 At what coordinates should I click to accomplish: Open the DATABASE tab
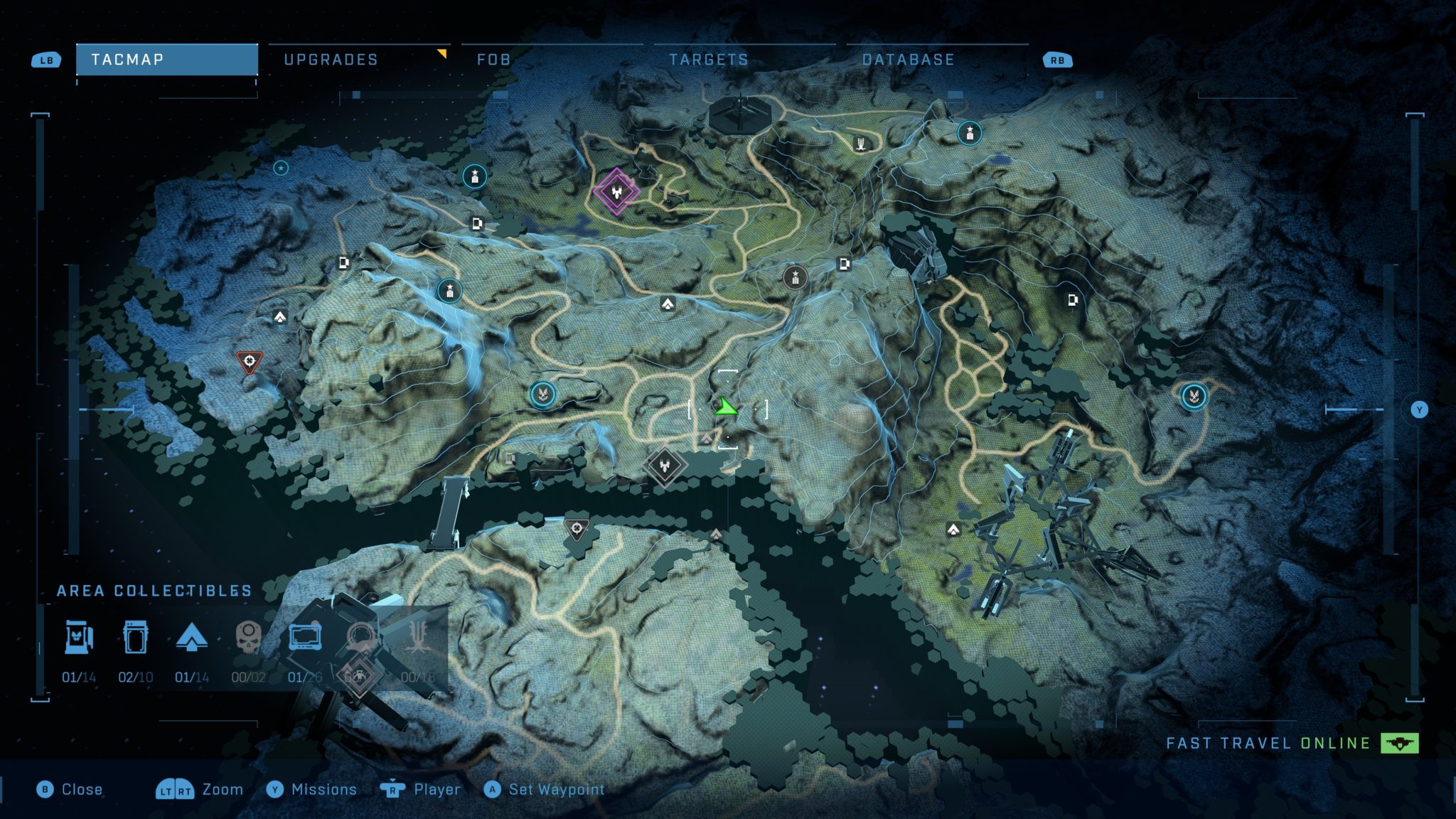[908, 60]
